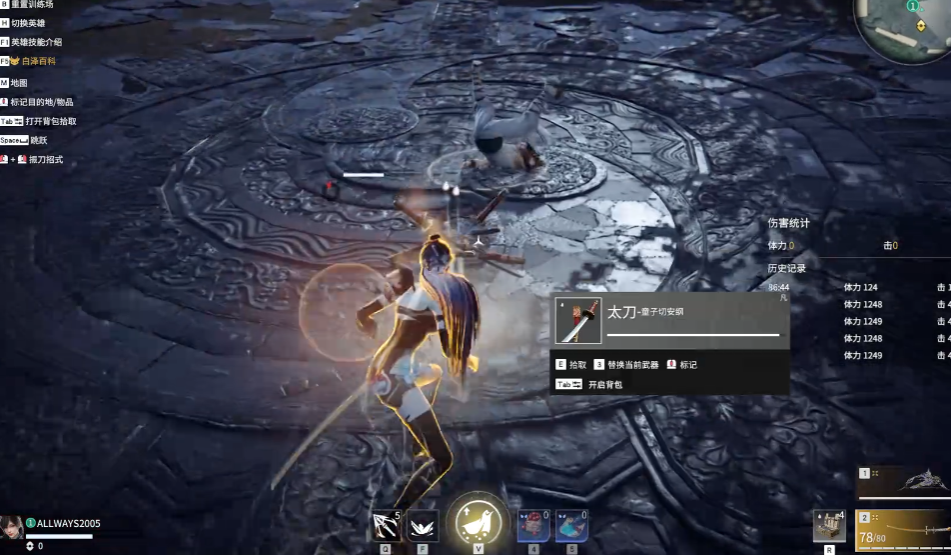Select 切换英雄 to switch hero
951x555 pixels.
click(28, 23)
